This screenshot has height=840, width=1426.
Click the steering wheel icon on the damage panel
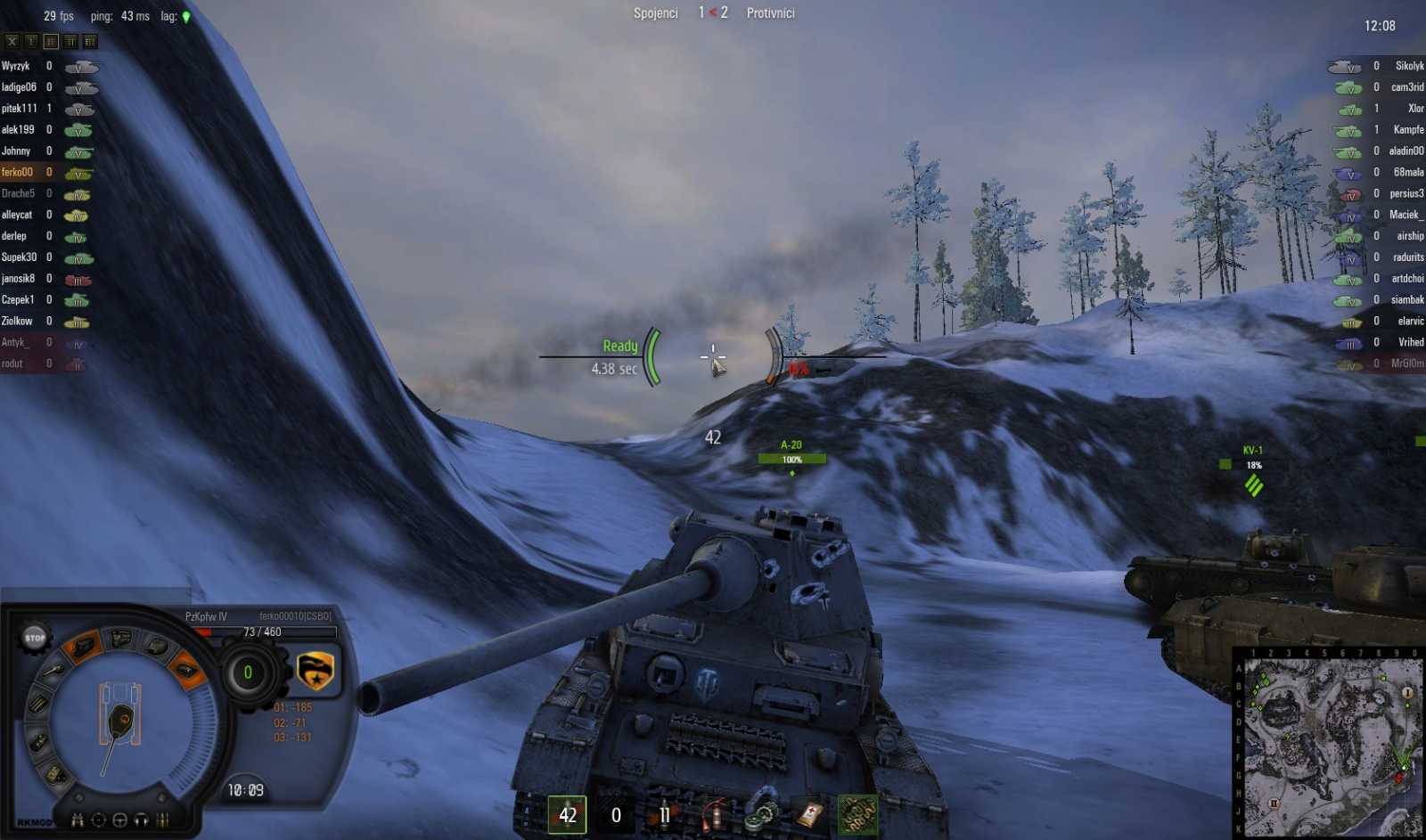point(120,820)
